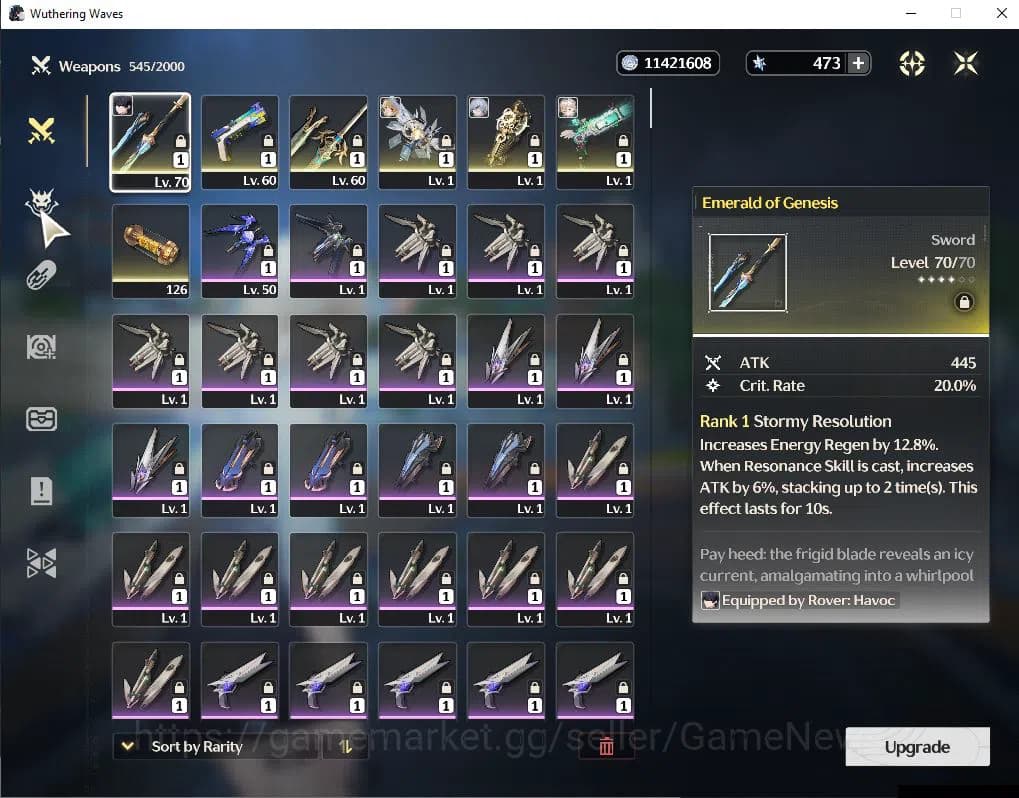Open the treasure chest supplies tab
Viewport: 1019px width, 798px height.
41,419
